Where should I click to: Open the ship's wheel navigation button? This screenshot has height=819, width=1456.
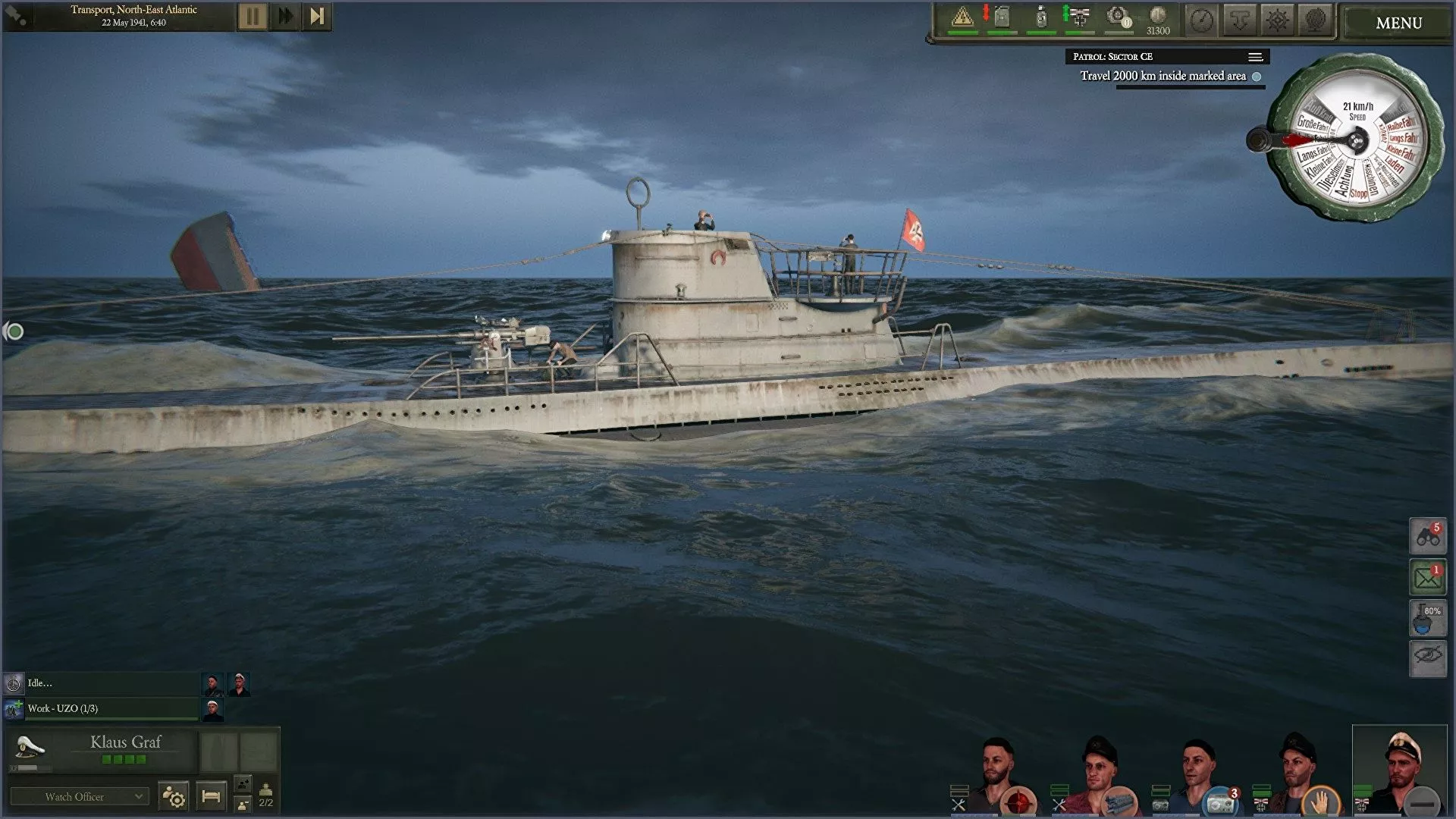point(1278,20)
